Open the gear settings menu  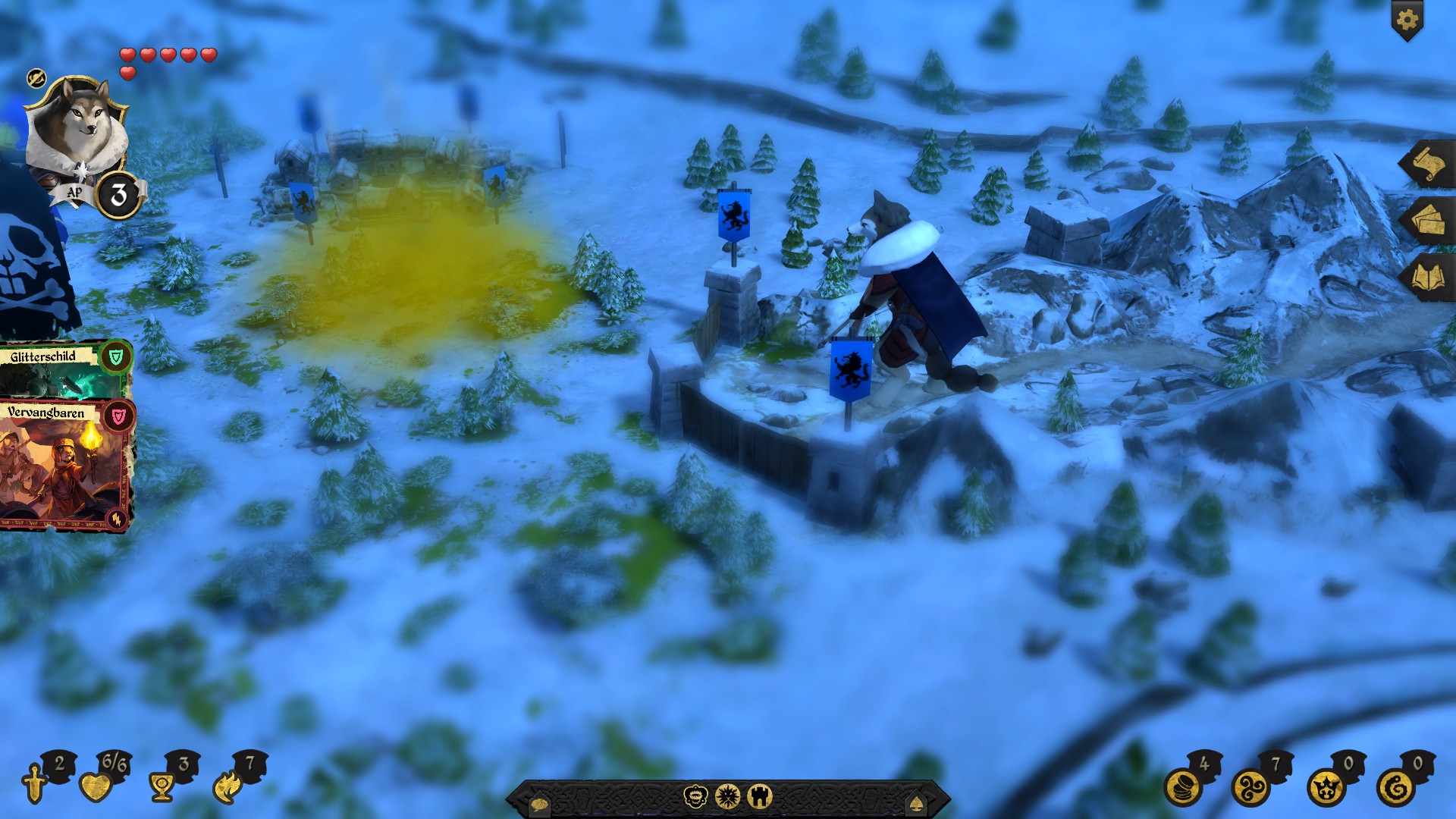(x=1407, y=20)
